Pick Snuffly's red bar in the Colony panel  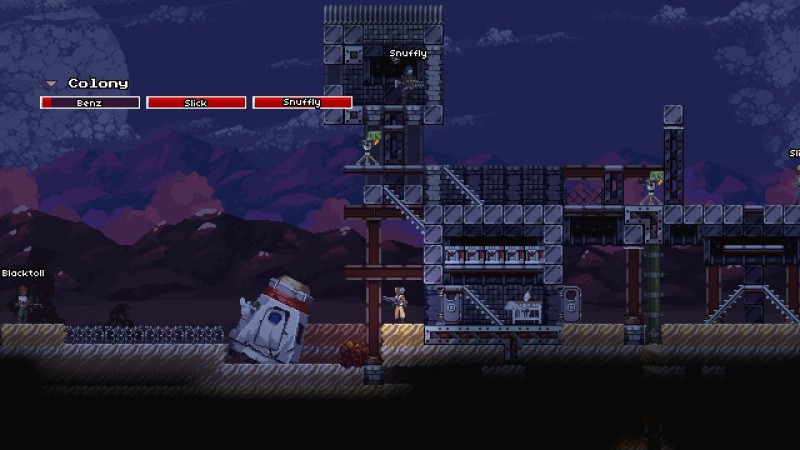[x=302, y=102]
